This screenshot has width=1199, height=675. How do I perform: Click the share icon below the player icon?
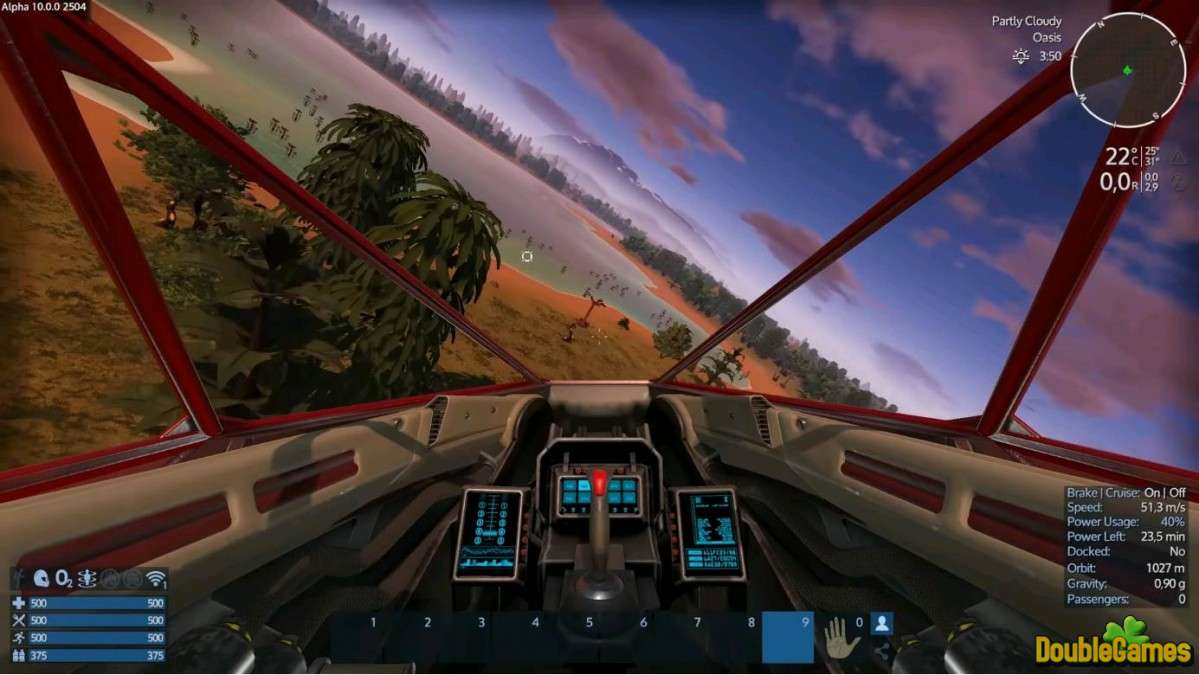coord(881,652)
